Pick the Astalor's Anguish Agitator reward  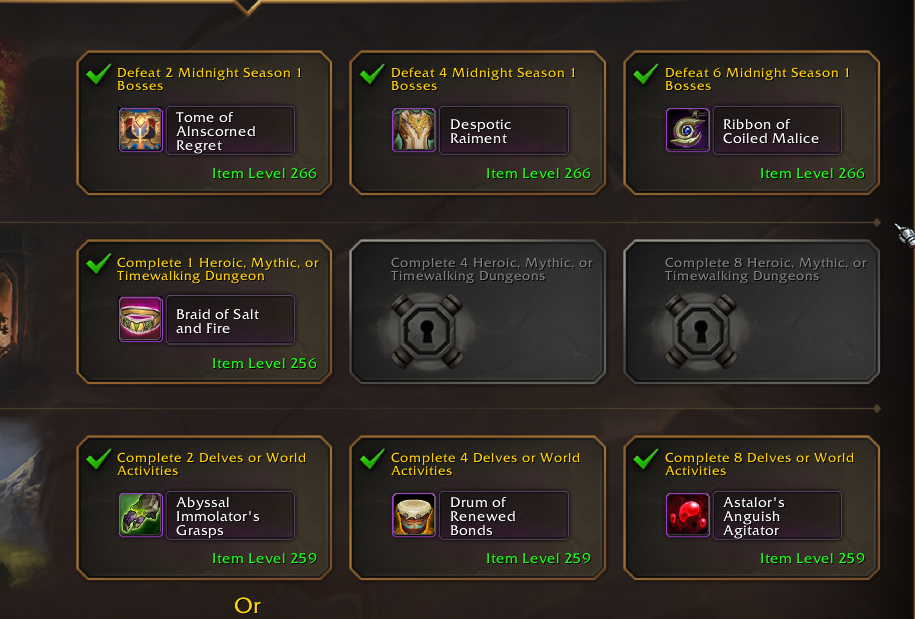click(753, 515)
